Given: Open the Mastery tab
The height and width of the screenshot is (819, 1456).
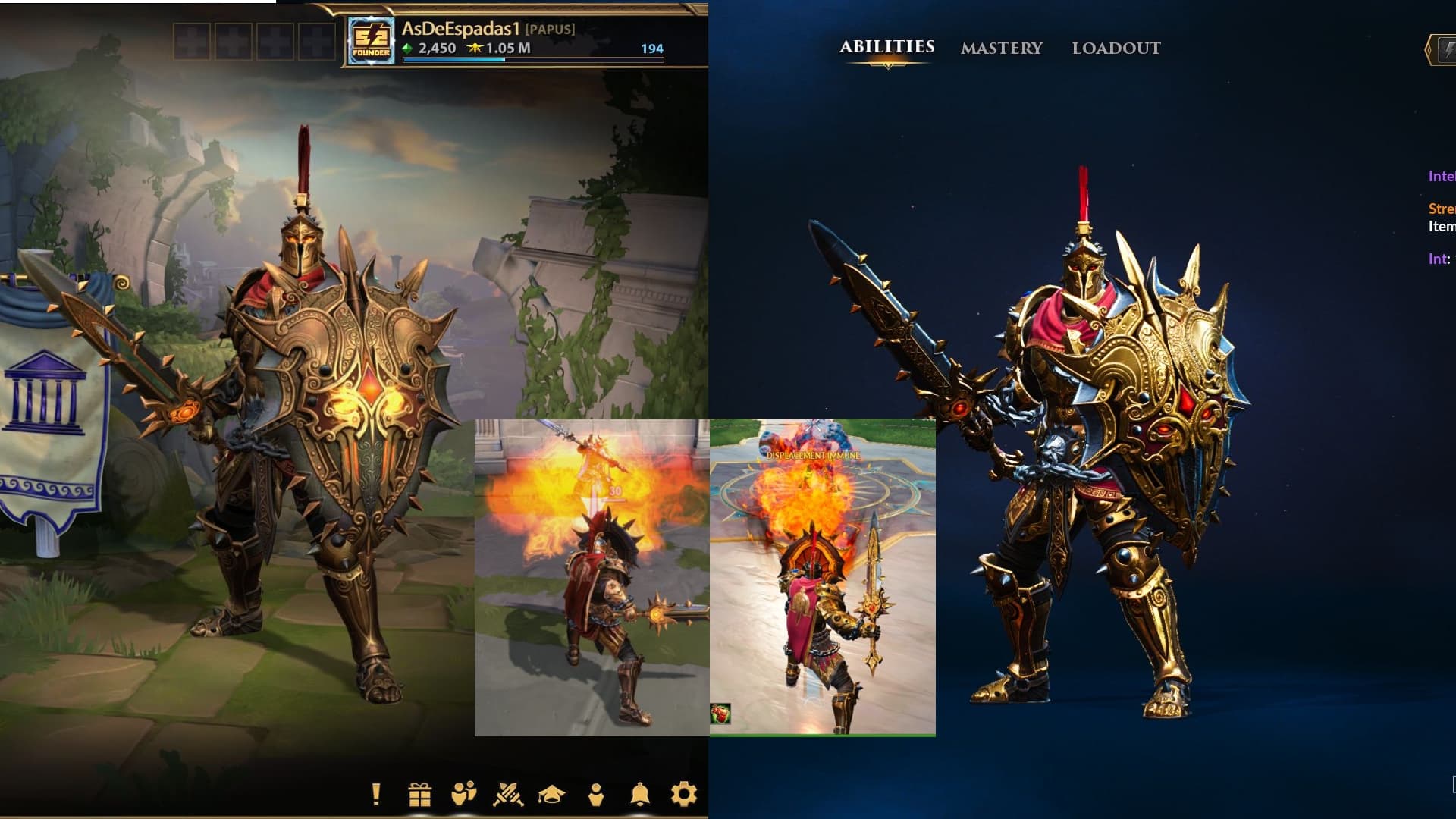Looking at the screenshot, I should [1002, 49].
